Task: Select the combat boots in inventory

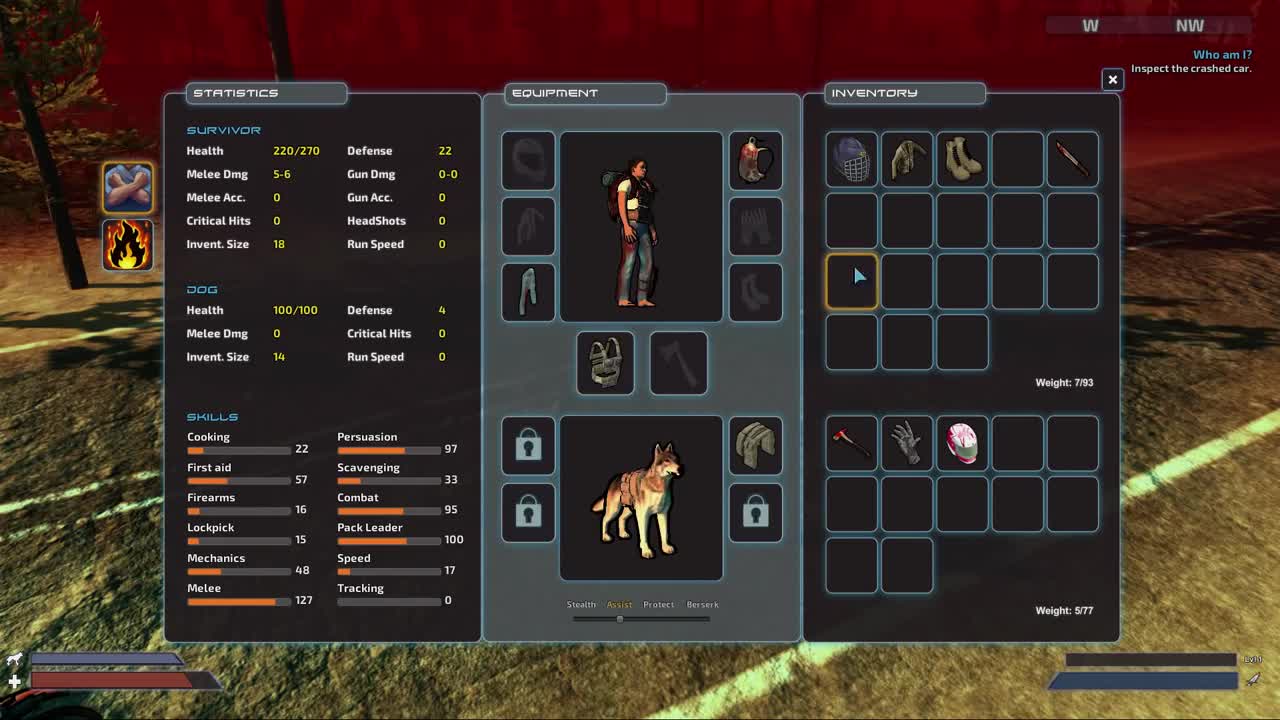Action: [961, 159]
